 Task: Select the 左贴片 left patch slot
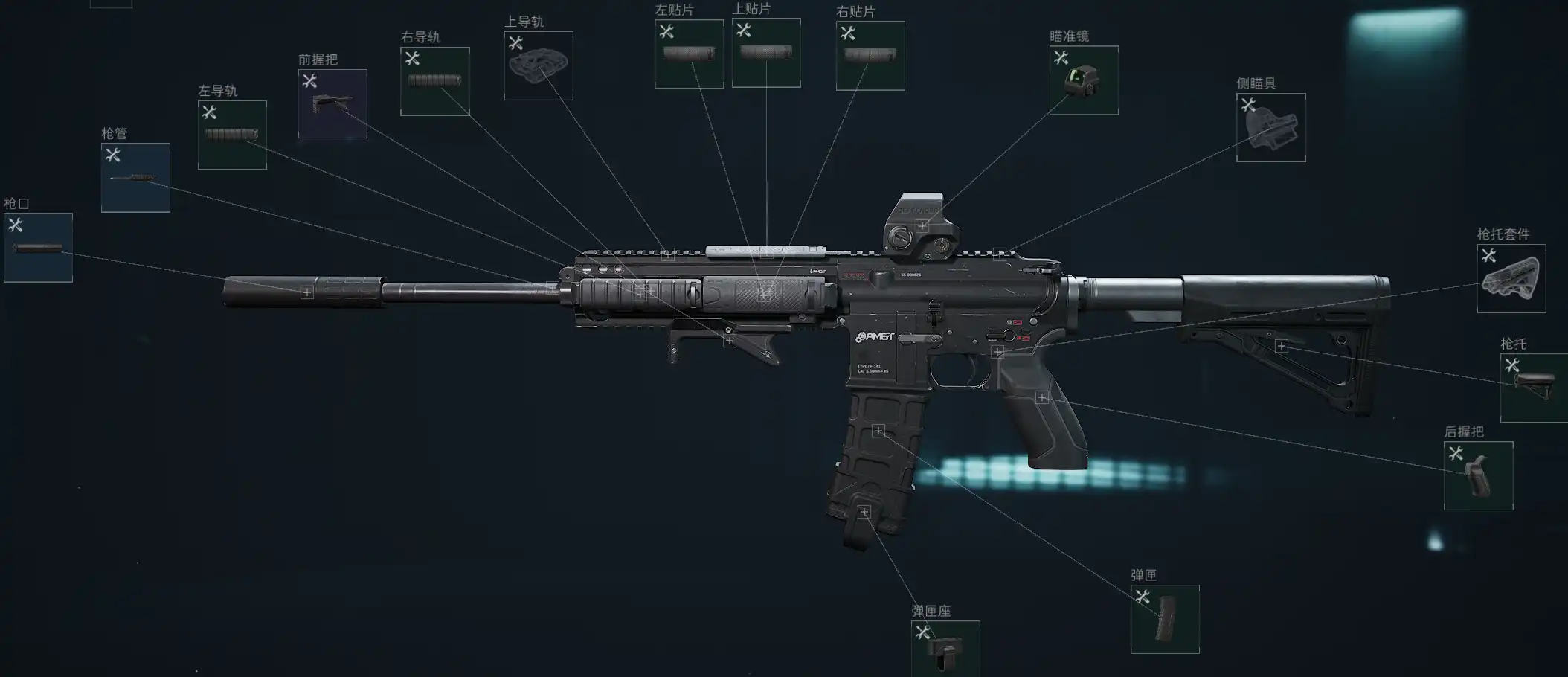(689, 54)
